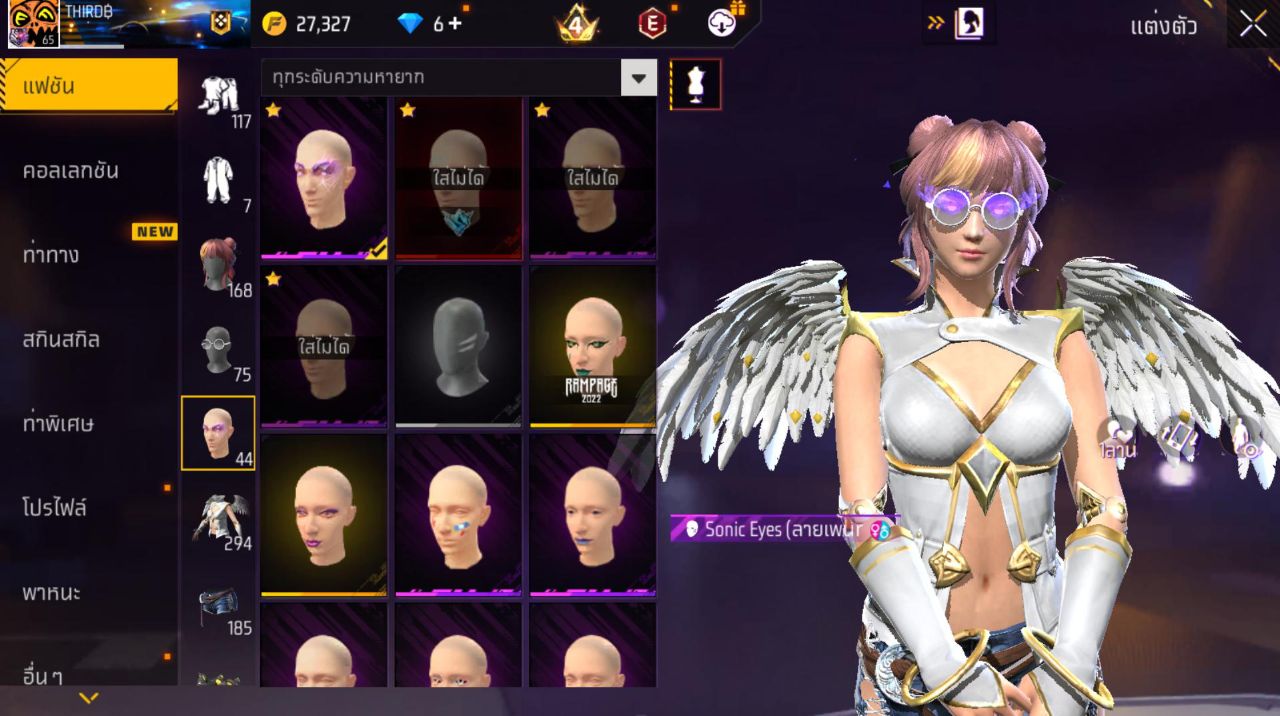Pick the winged top category with 294 items
This screenshot has width=1280, height=716.
click(218, 518)
